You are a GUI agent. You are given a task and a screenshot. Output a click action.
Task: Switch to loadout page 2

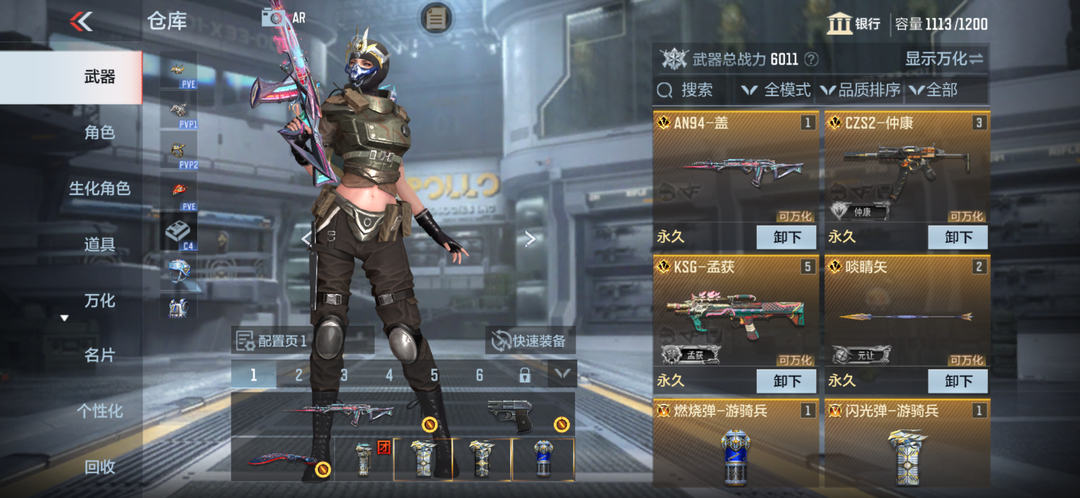point(298,375)
